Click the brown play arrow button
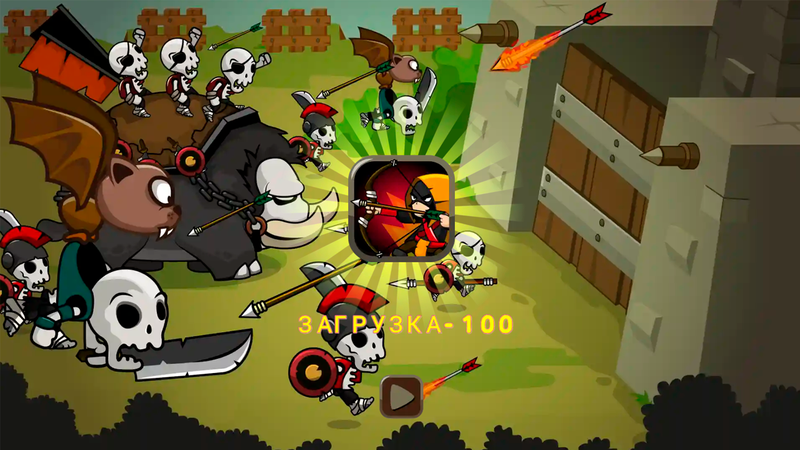 (401, 397)
